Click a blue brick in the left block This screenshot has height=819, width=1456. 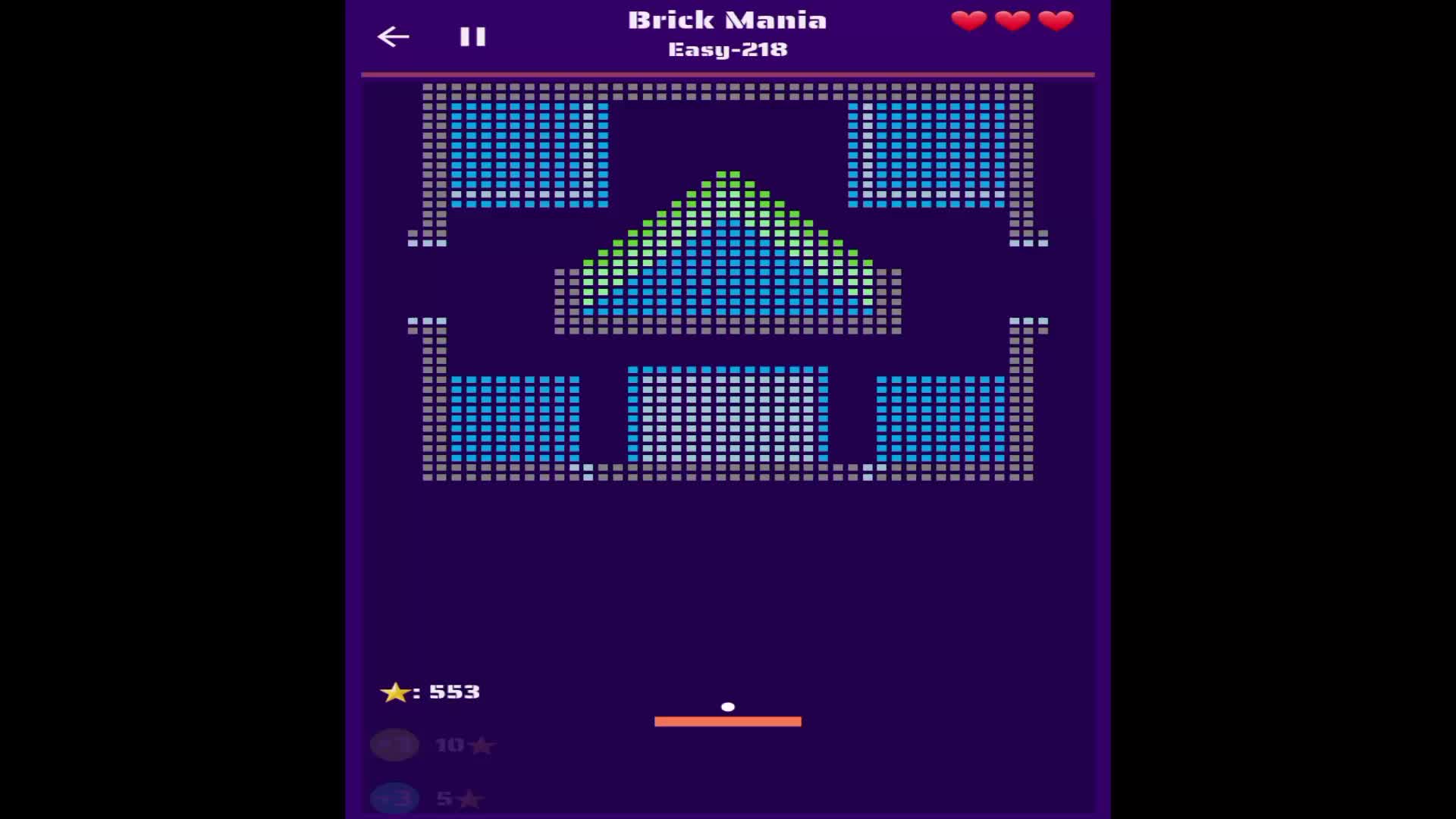pos(516,152)
